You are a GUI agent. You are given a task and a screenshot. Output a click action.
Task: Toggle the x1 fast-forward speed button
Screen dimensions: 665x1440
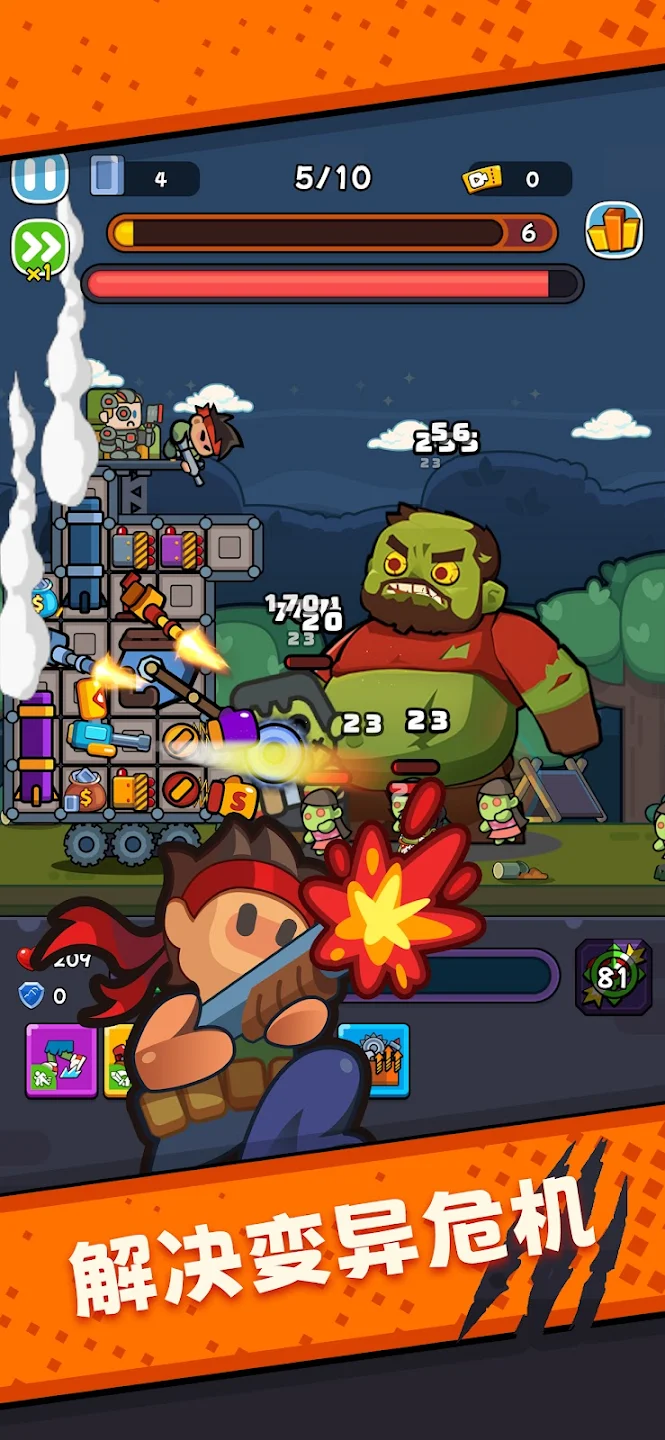(39, 246)
